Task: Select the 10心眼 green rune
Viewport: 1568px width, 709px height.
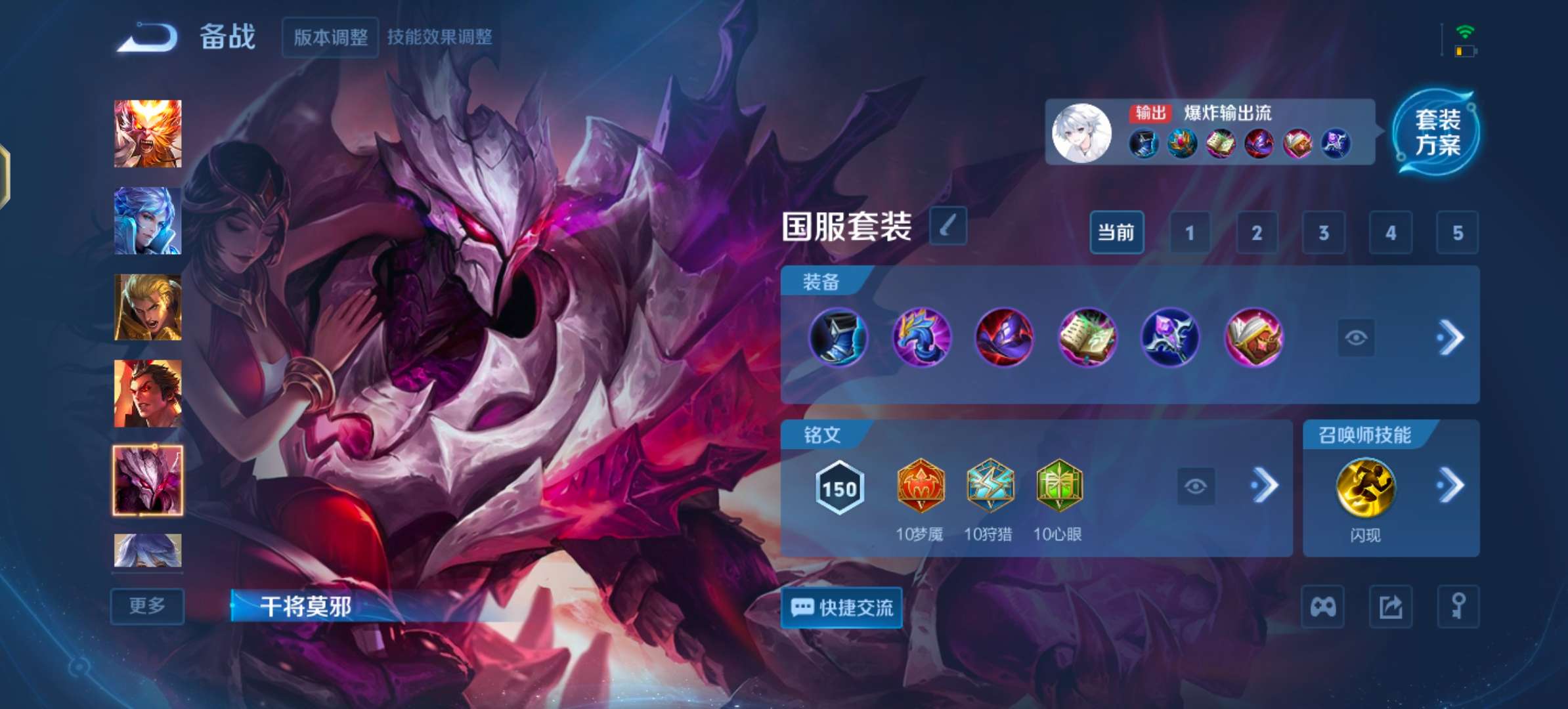Action: pyautogui.click(x=1059, y=486)
